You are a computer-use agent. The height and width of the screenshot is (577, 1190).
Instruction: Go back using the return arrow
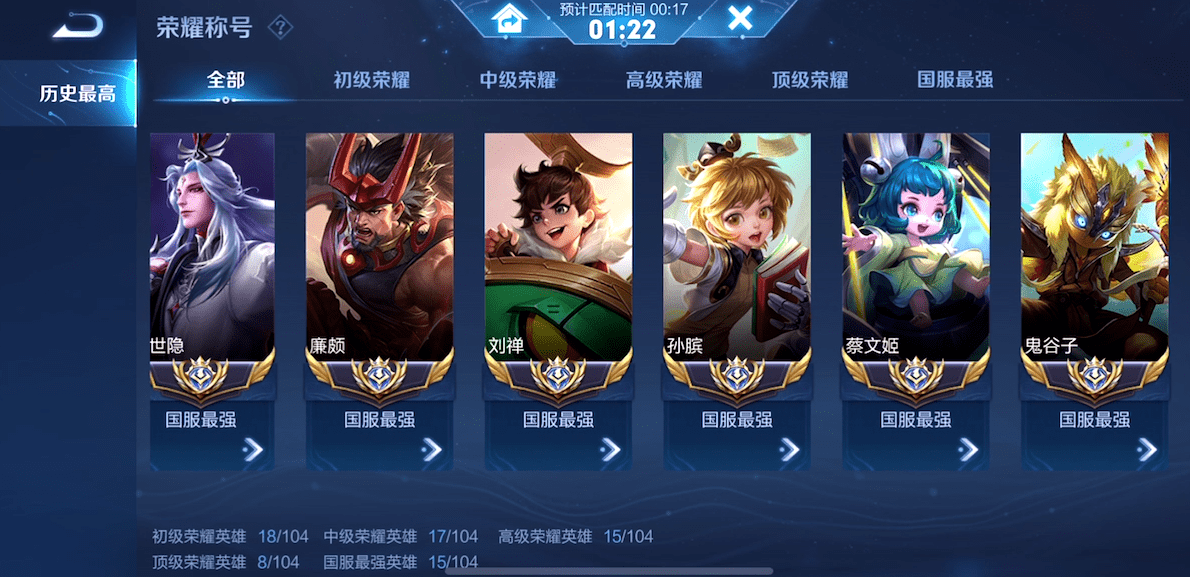click(77, 25)
